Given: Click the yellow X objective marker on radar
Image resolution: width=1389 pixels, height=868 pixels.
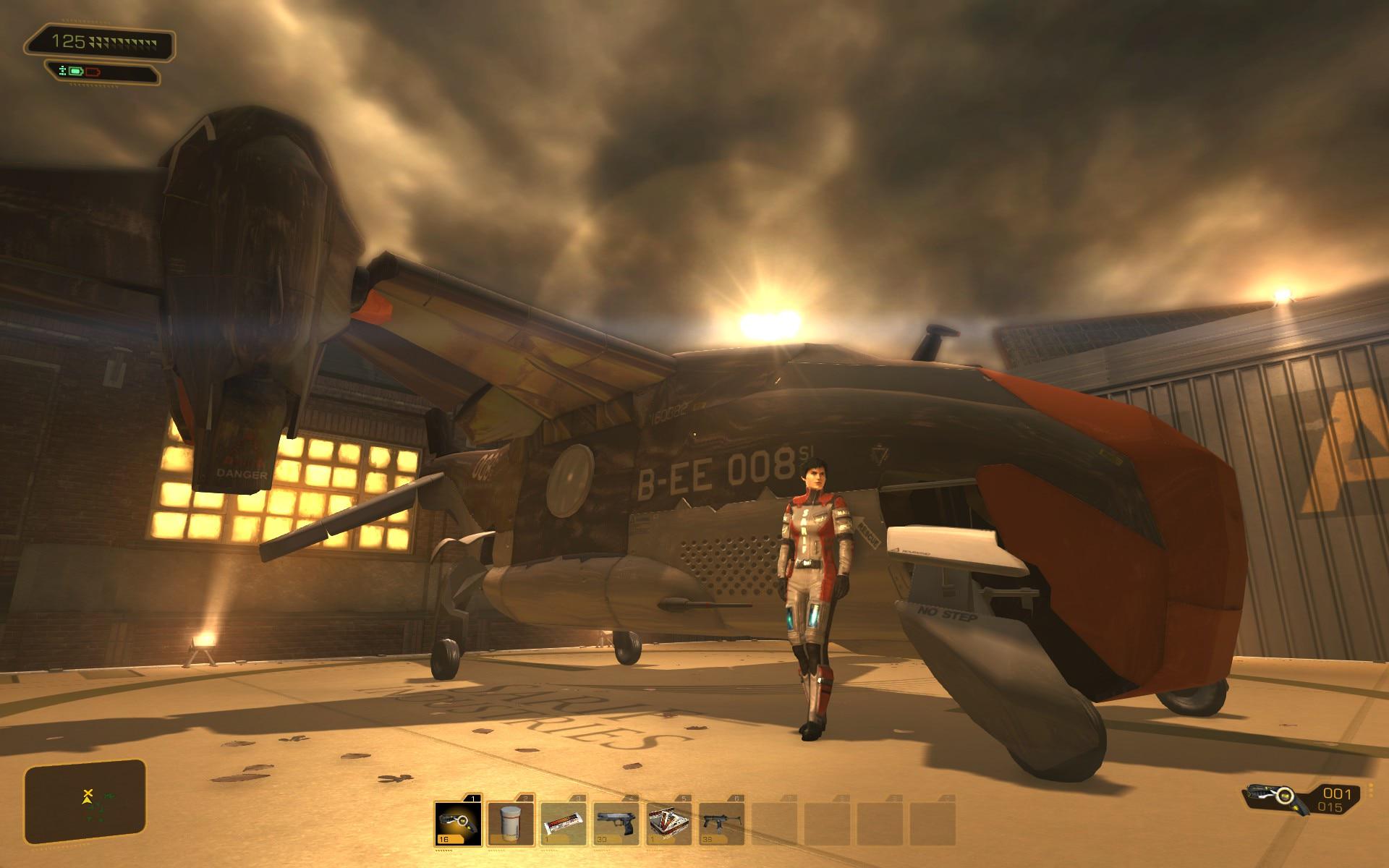Looking at the screenshot, I should point(88,793).
